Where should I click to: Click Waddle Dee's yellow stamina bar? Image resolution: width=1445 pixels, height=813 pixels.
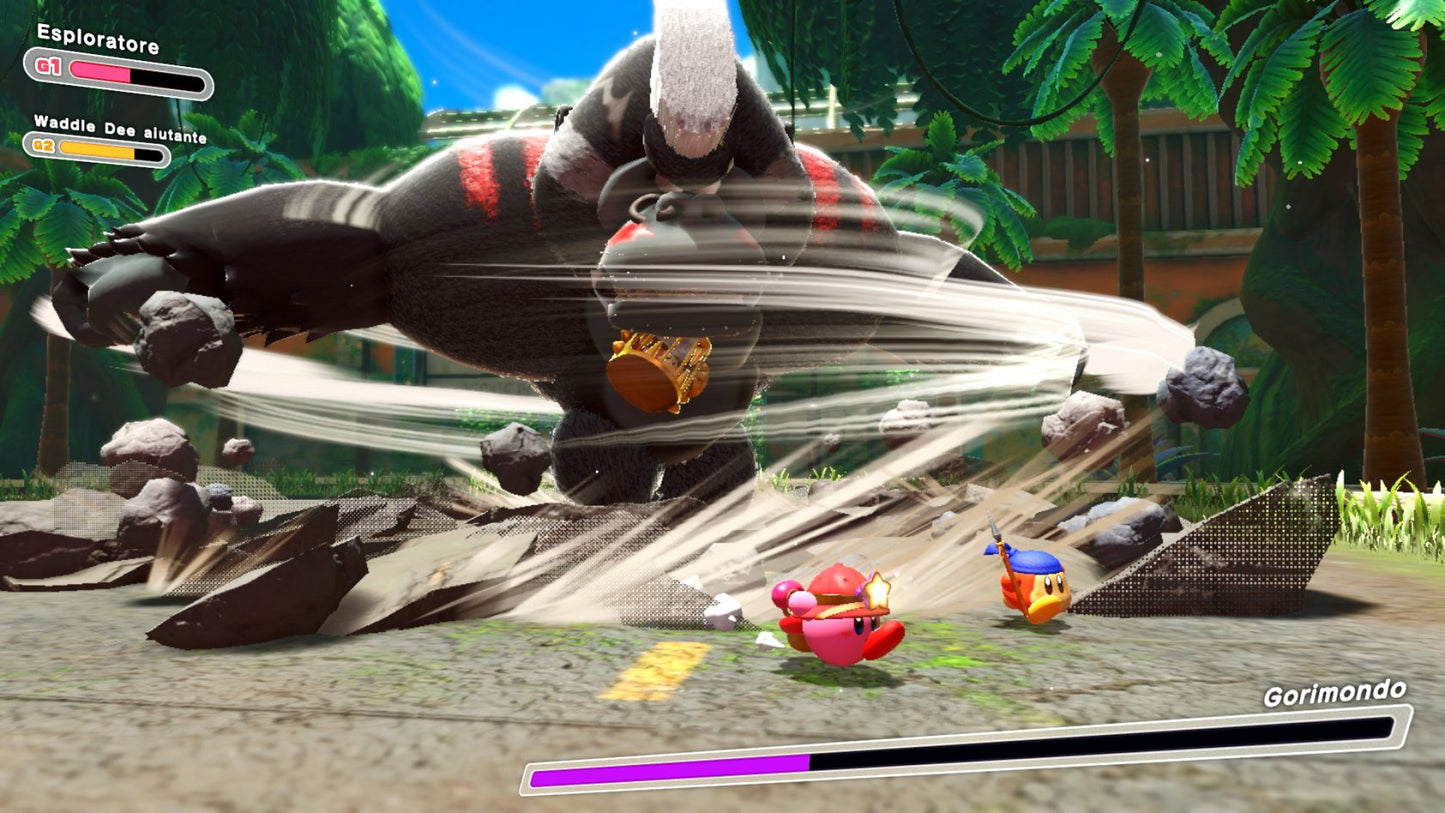tap(100, 147)
